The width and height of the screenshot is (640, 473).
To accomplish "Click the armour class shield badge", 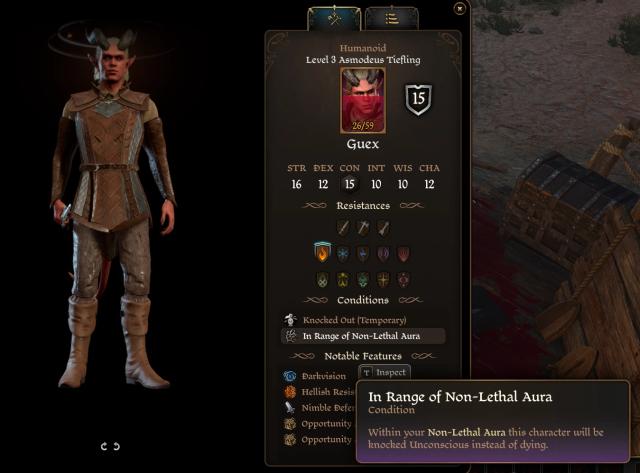I will [418, 101].
